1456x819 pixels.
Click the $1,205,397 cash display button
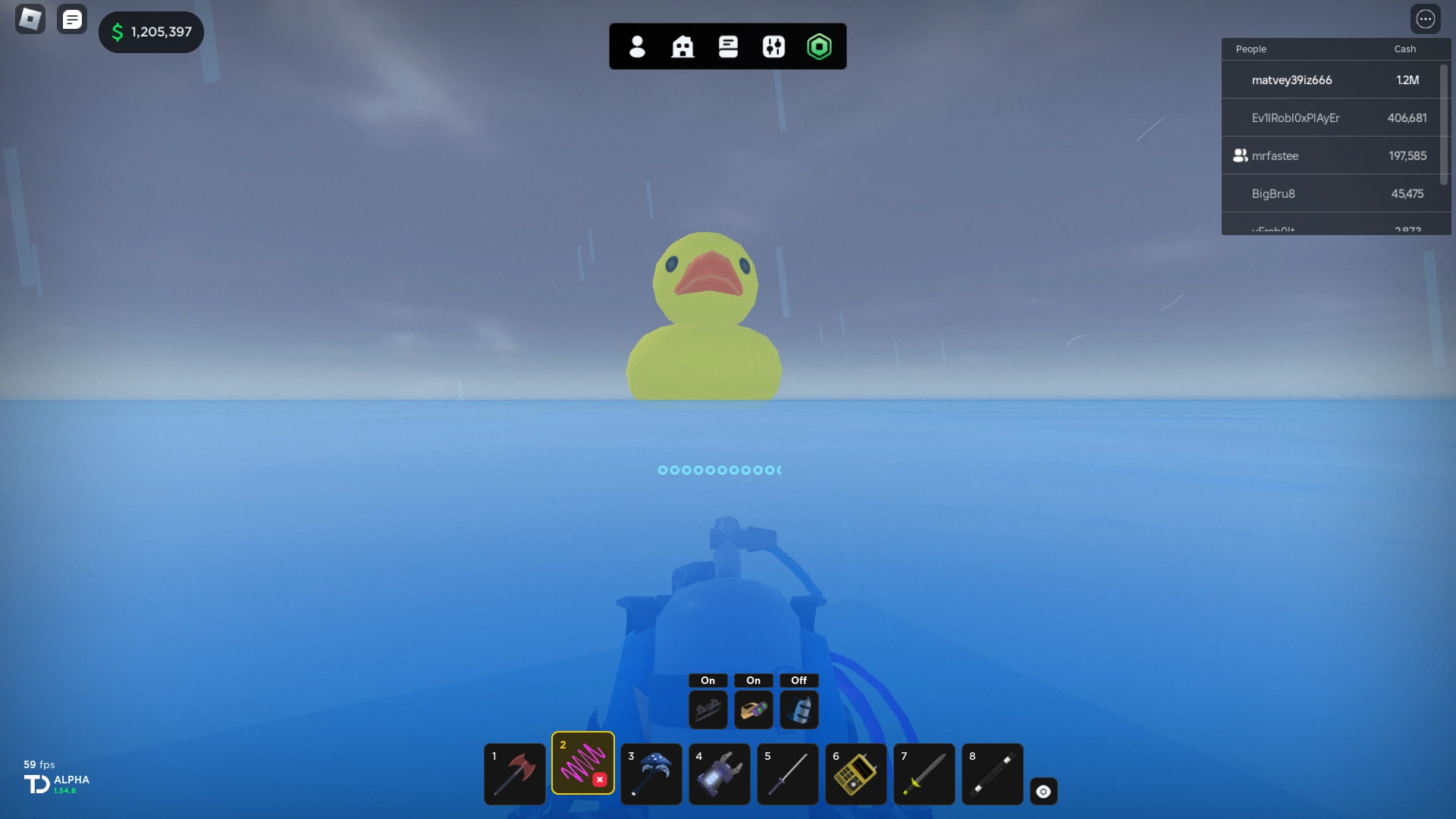click(151, 32)
